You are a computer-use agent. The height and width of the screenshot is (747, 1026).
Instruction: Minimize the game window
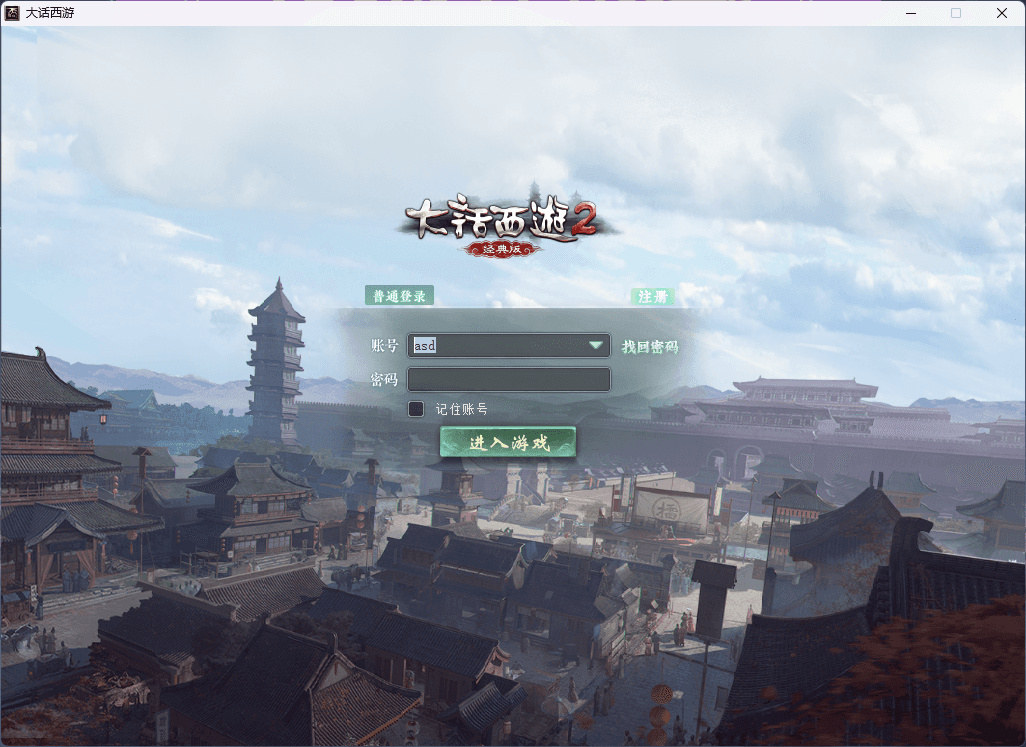coord(911,13)
